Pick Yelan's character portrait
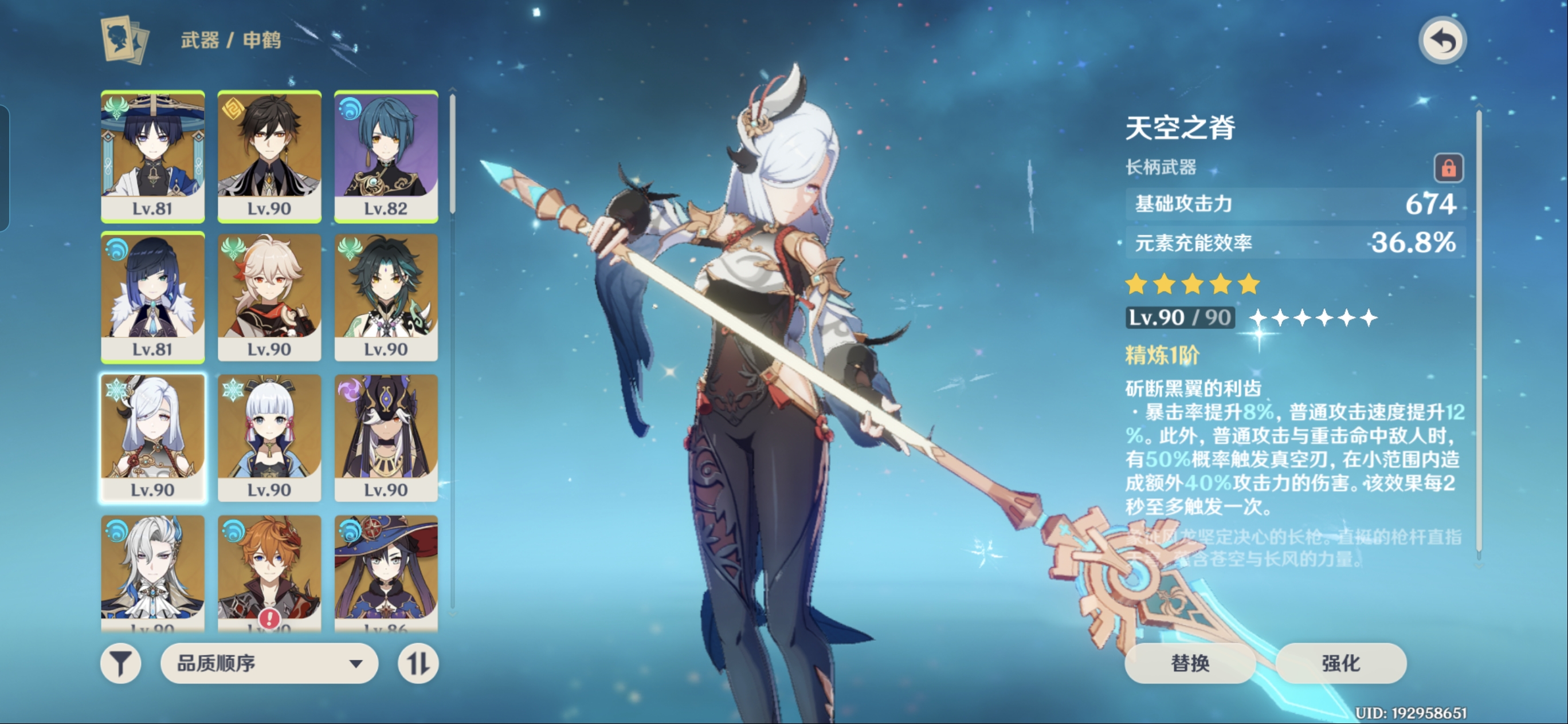This screenshot has height=724, width=1568. coord(153,297)
